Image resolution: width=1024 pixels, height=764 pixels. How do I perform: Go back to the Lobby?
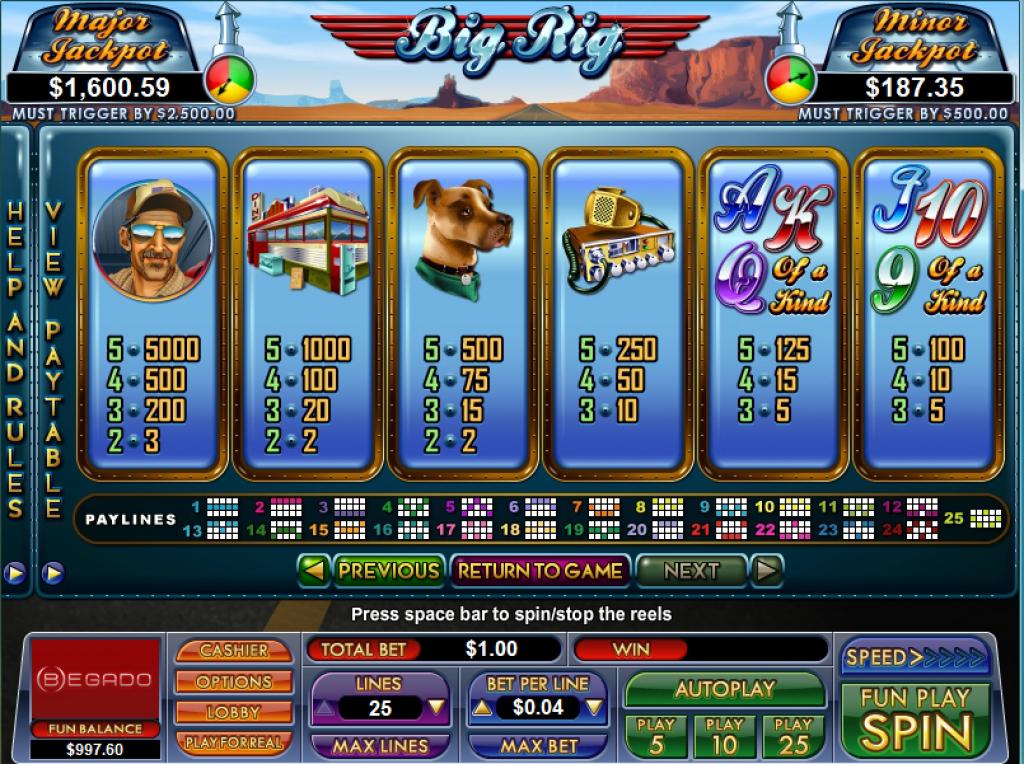[234, 712]
